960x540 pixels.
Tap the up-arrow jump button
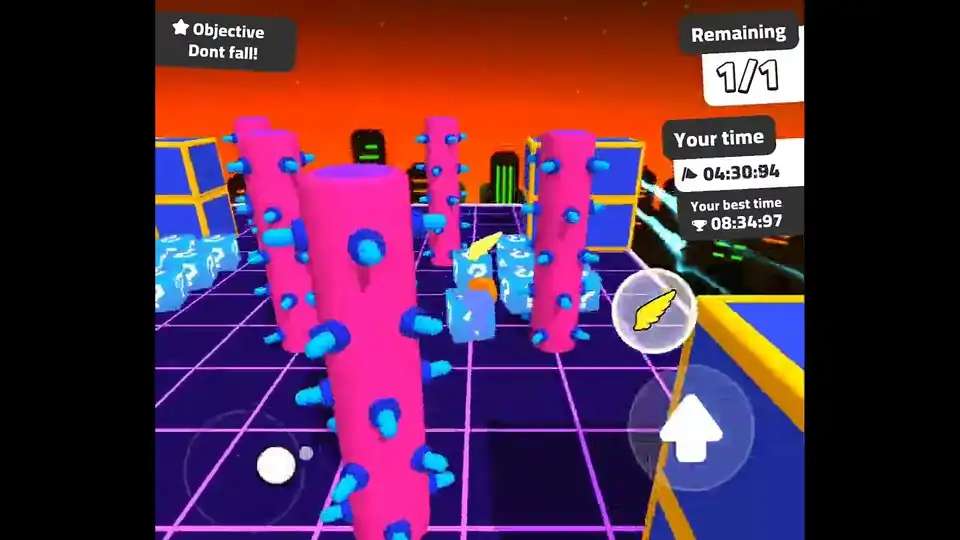(690, 429)
